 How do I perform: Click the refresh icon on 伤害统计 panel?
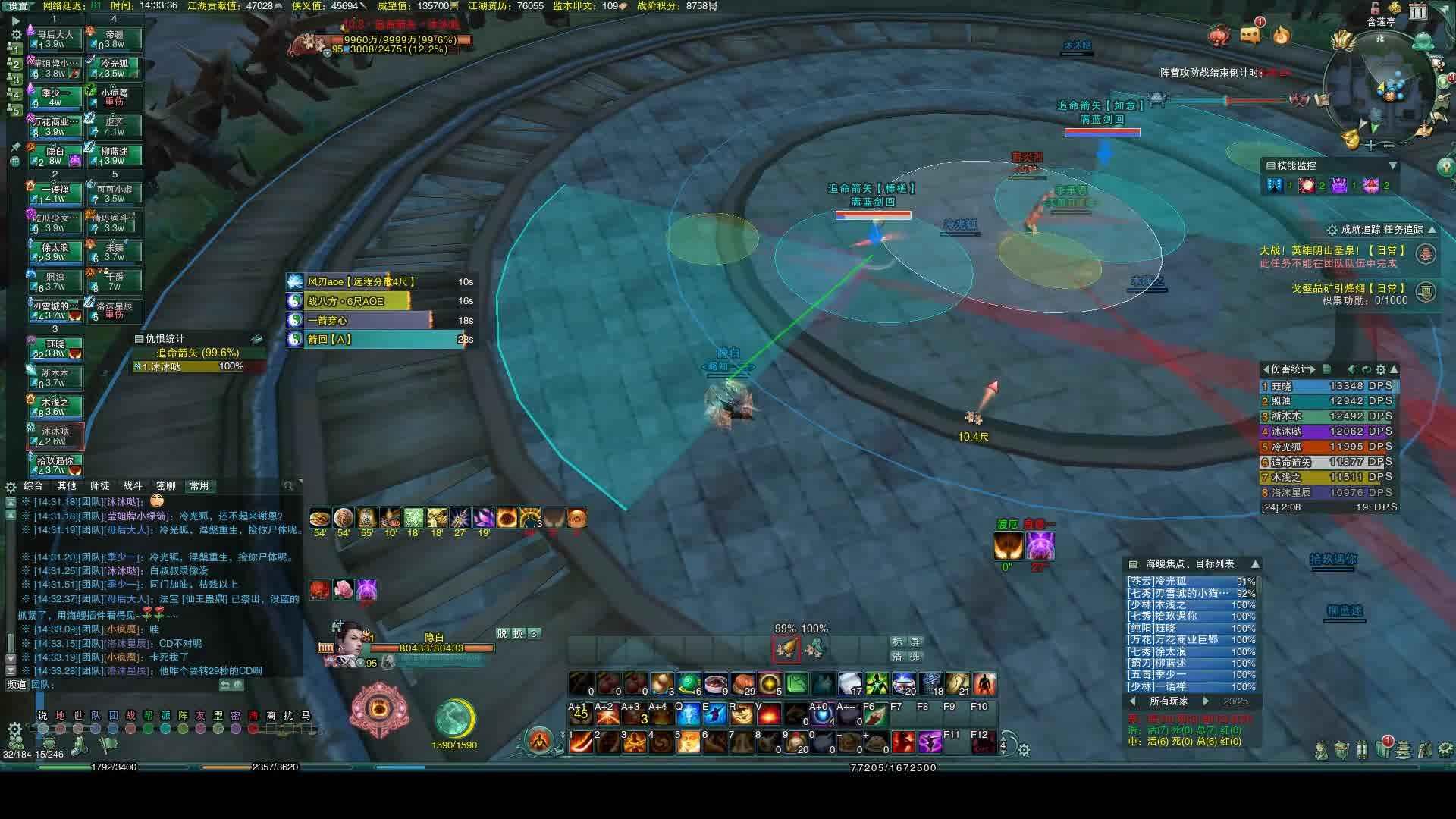click(x=1365, y=369)
